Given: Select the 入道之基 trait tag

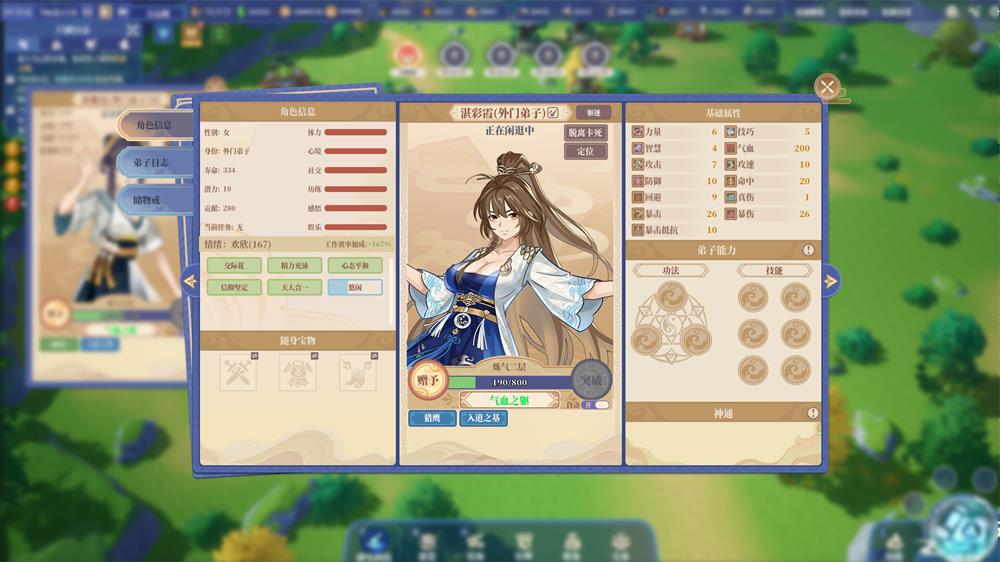Looking at the screenshot, I should click(483, 419).
